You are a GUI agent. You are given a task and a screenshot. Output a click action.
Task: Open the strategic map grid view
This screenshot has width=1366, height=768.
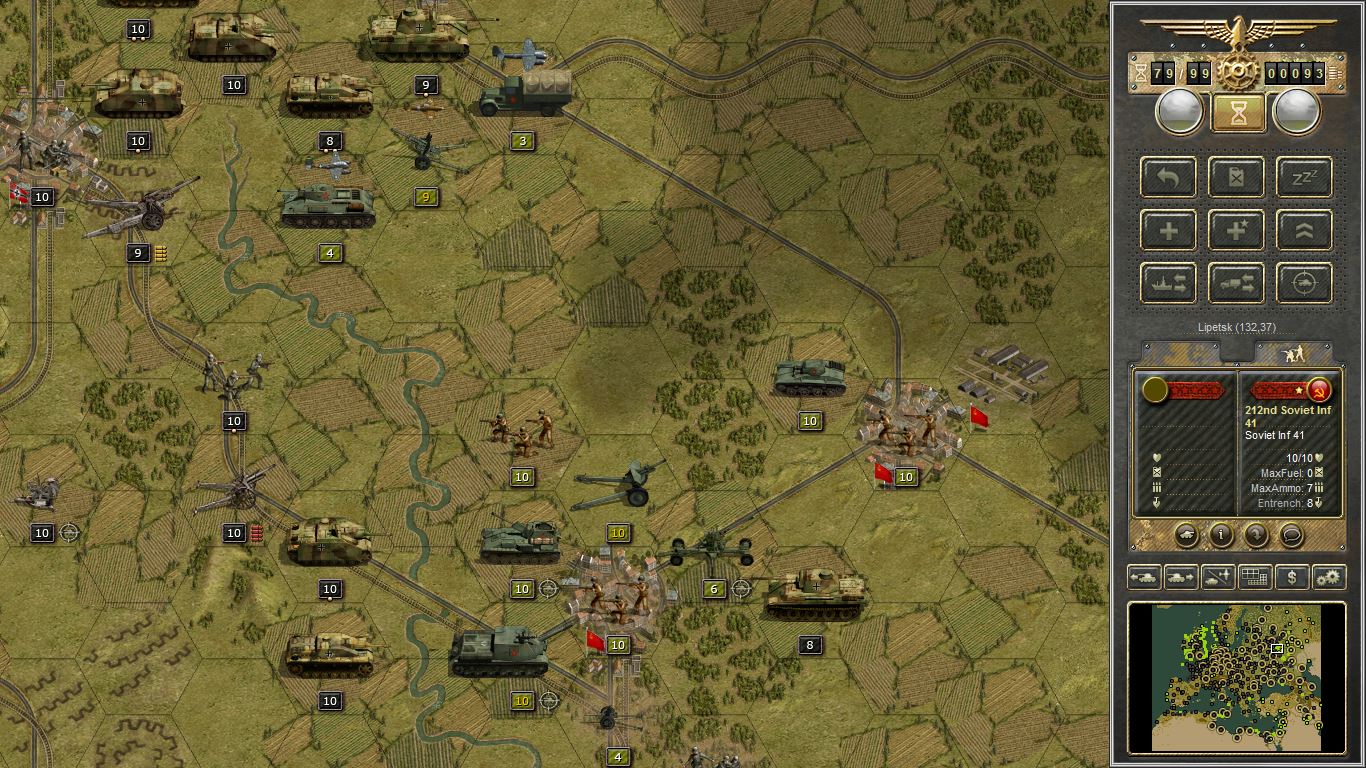point(1255,577)
